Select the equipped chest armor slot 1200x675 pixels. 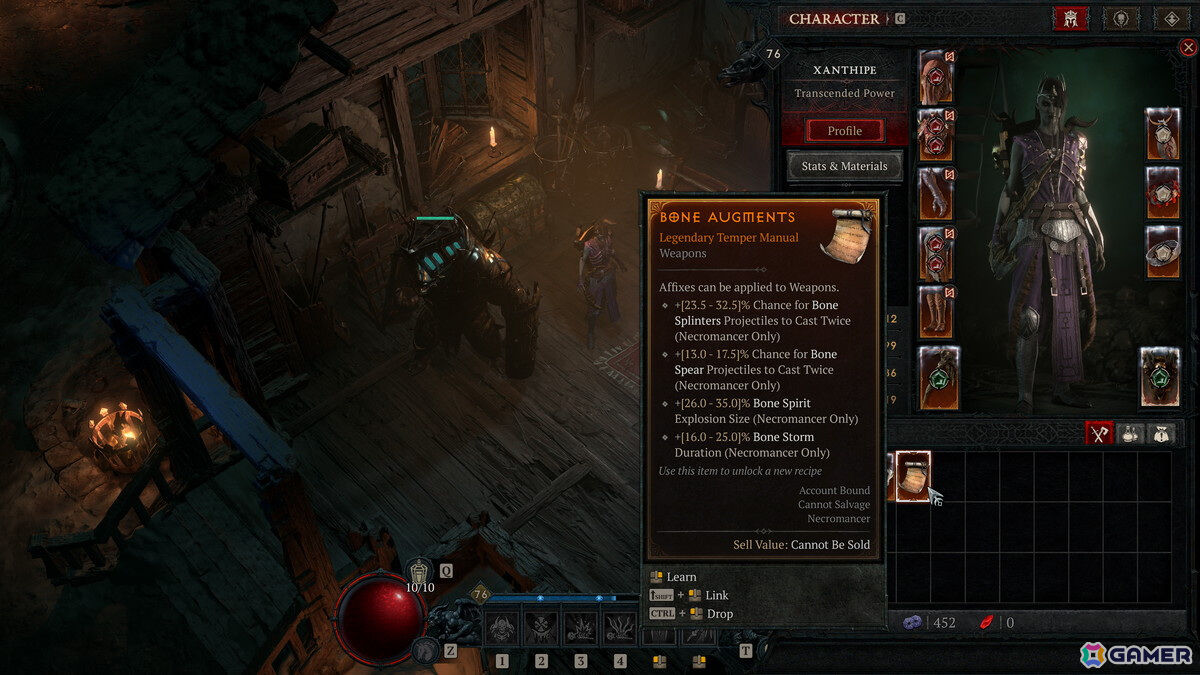pos(936,135)
